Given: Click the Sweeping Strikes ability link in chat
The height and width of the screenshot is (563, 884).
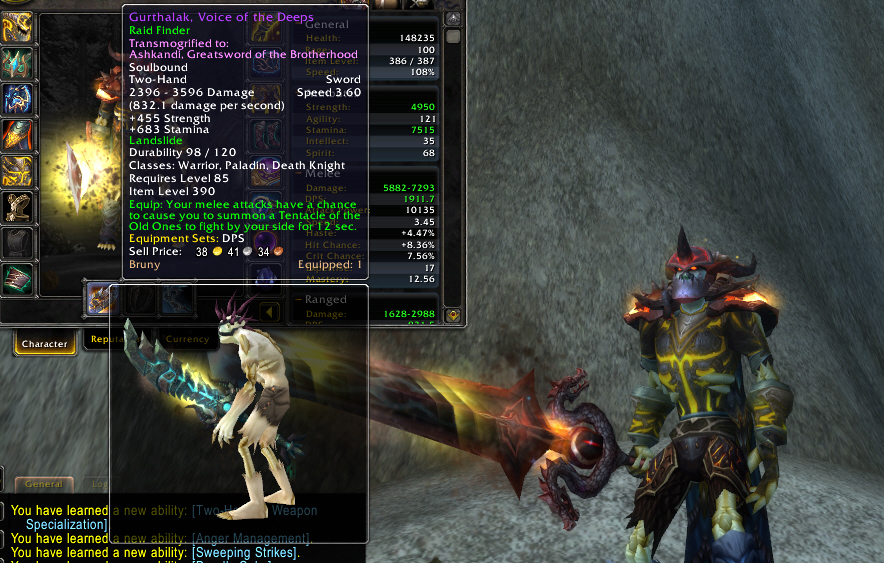Looking at the screenshot, I should pos(245,553).
